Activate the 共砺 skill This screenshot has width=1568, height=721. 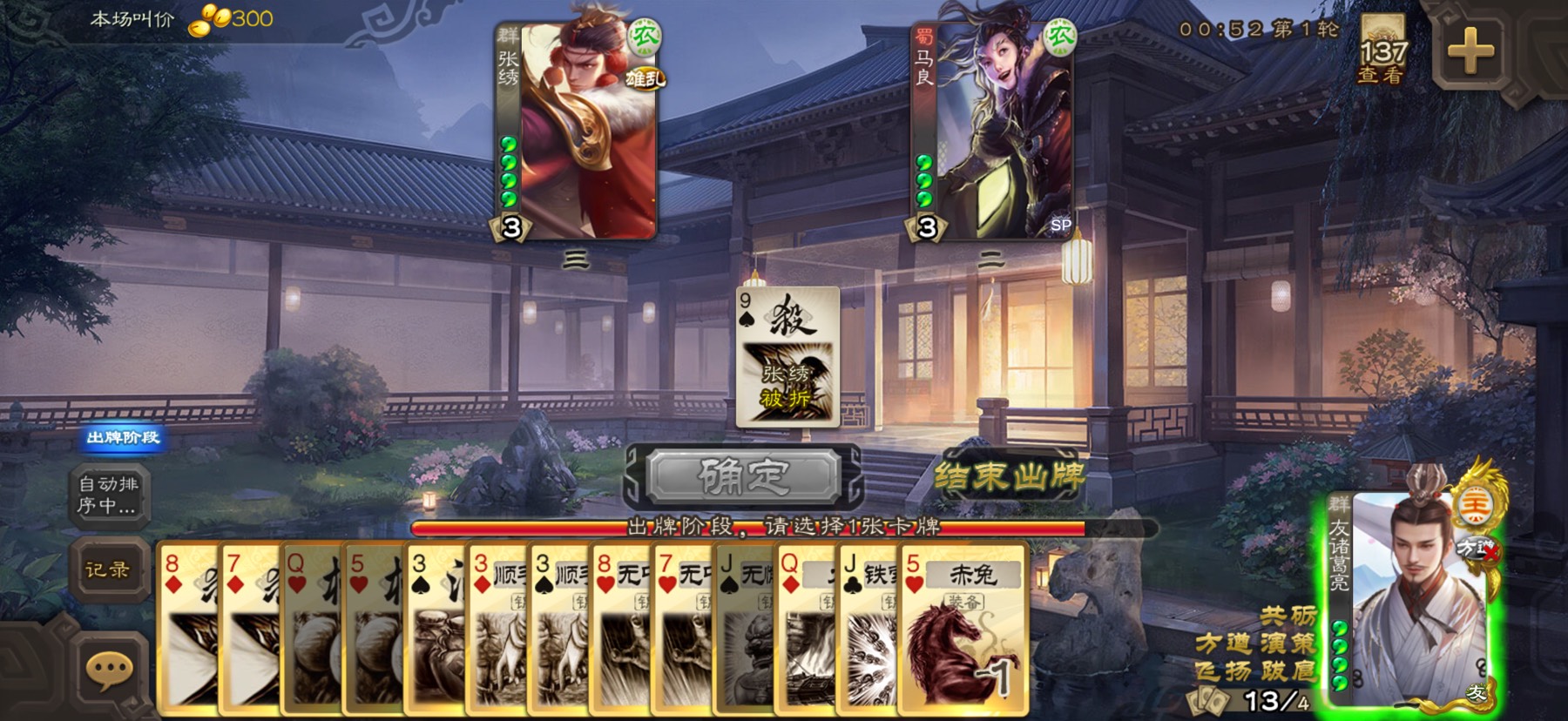(1288, 617)
